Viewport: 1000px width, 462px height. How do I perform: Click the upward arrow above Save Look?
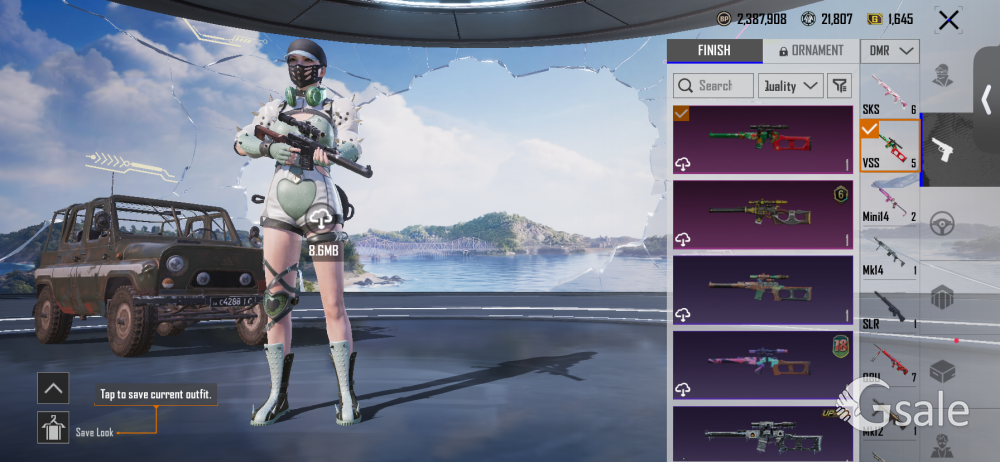pos(53,388)
